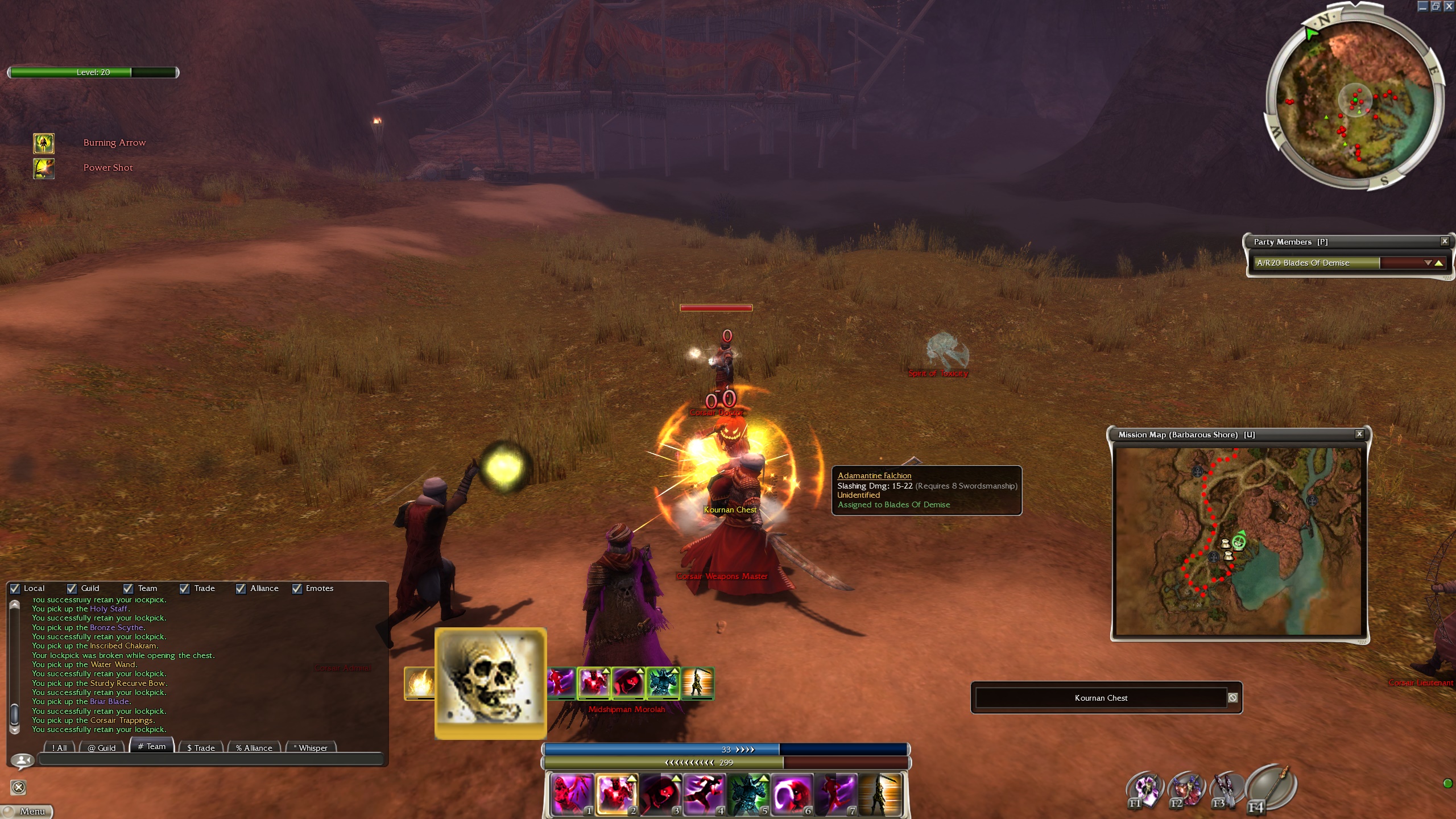Close the Mission Map window
This screenshot has height=819, width=1456.
pyautogui.click(x=1359, y=434)
